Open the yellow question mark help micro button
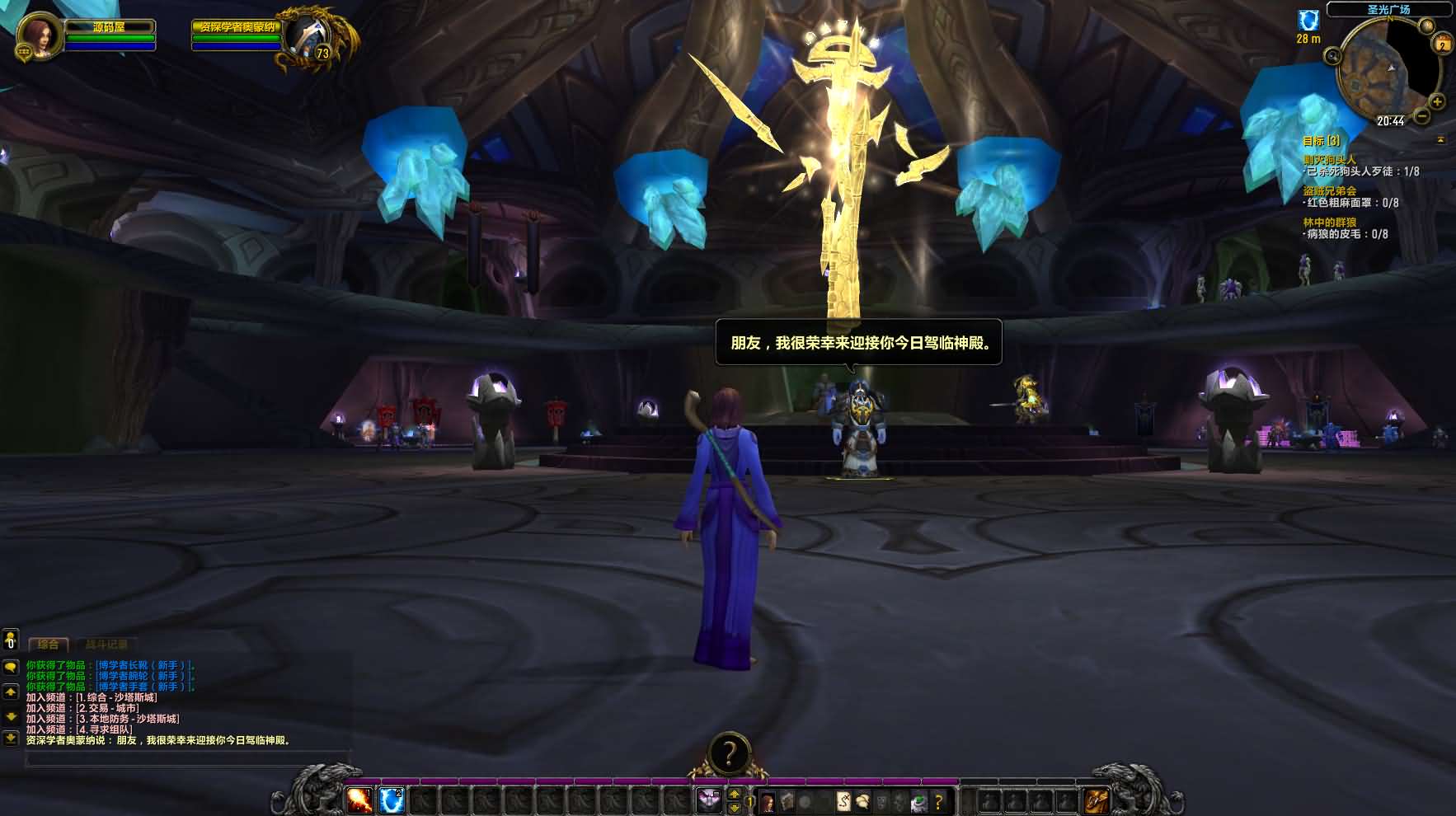The width and height of the screenshot is (1456, 816). coord(938,801)
